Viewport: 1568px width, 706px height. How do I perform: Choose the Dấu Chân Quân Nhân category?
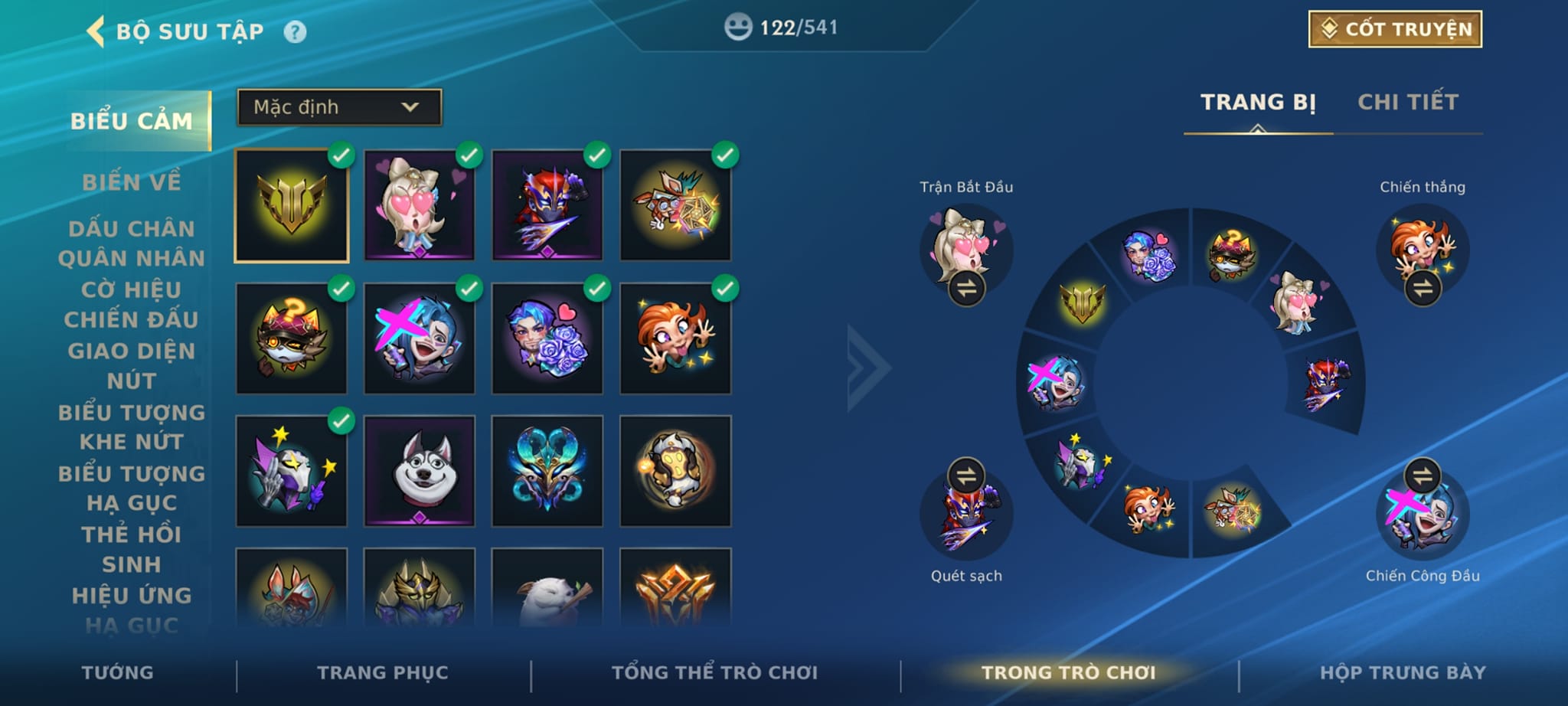pyautogui.click(x=132, y=243)
